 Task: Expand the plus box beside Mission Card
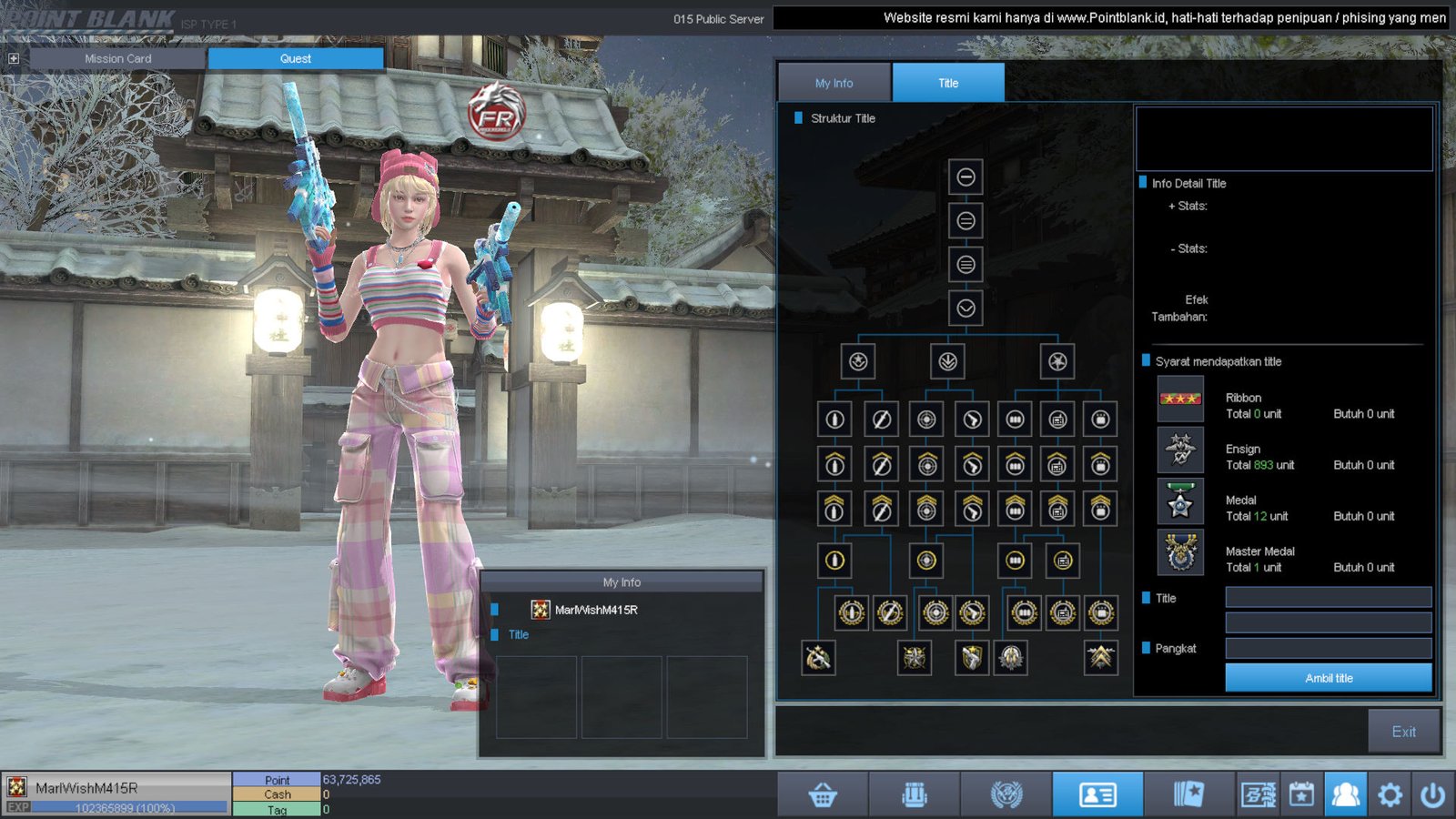[14, 58]
